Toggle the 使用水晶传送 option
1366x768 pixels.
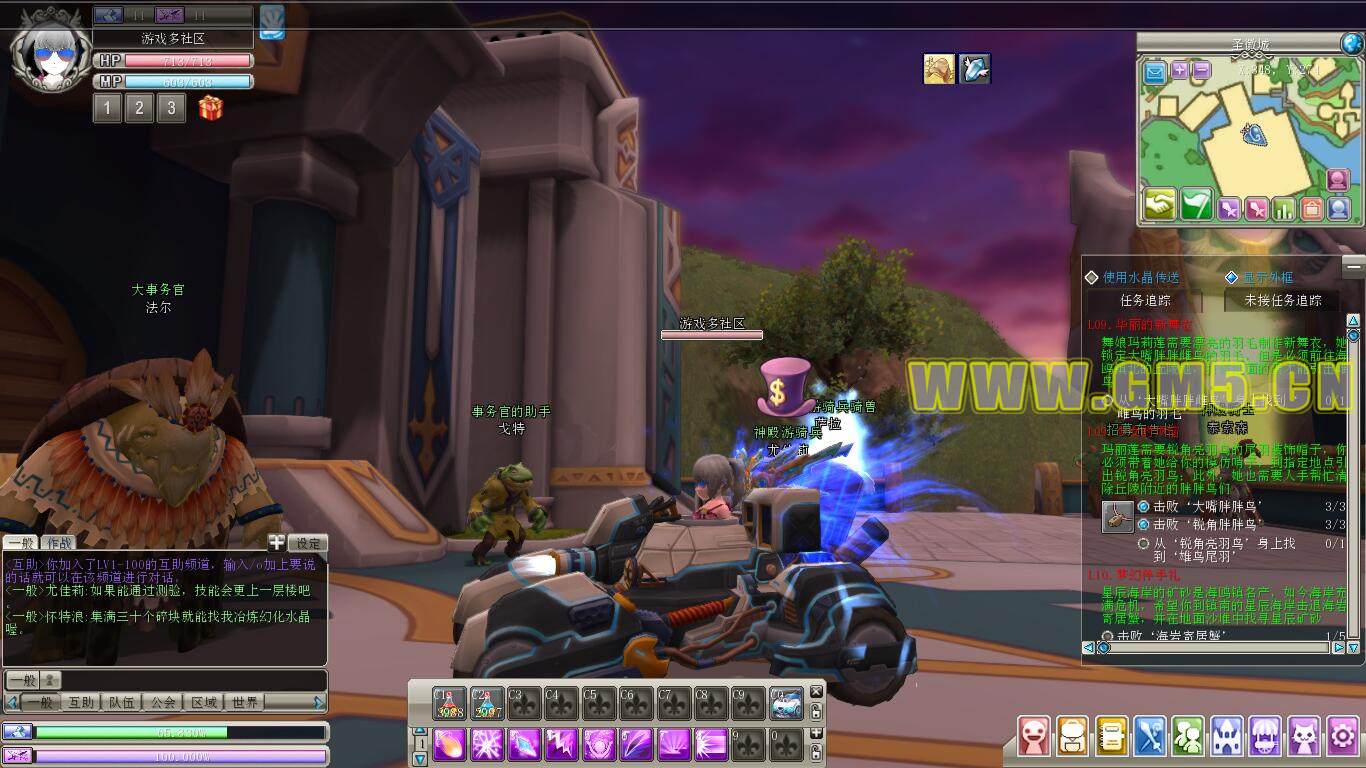(x=1092, y=278)
